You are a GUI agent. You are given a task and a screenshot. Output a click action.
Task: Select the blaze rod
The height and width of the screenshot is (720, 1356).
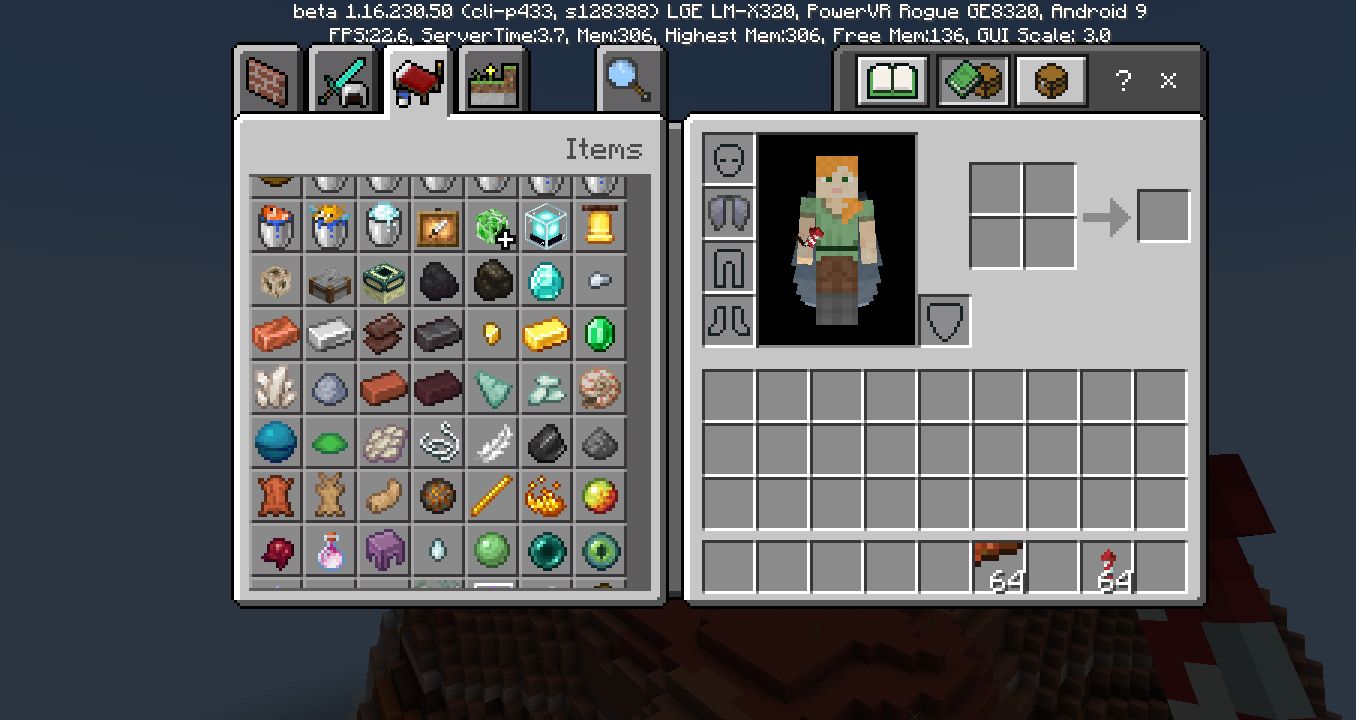click(492, 496)
